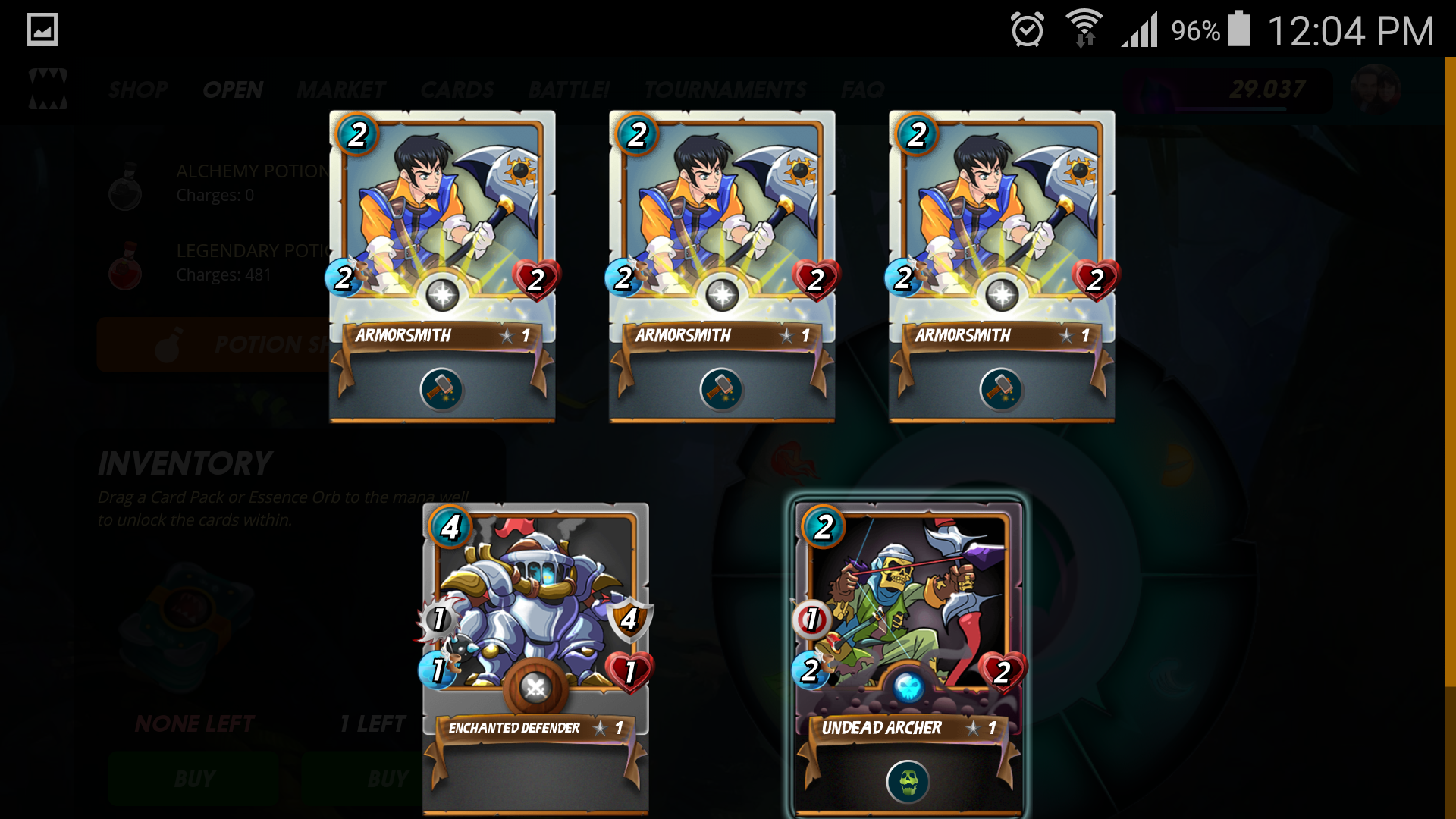Open the SHOP page
Image resolution: width=1456 pixels, height=819 pixels.
point(138,90)
